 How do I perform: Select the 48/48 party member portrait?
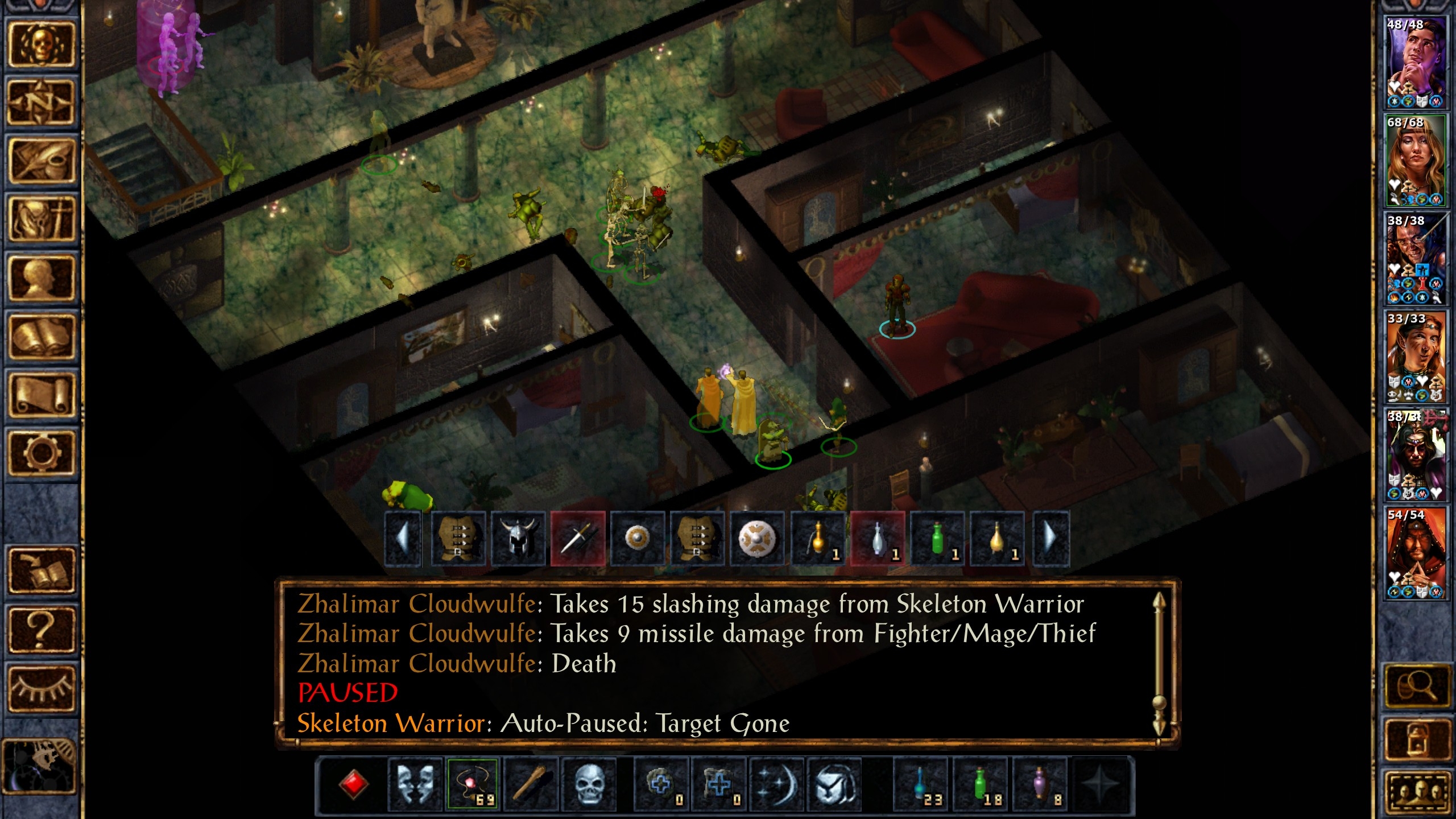(x=1415, y=61)
